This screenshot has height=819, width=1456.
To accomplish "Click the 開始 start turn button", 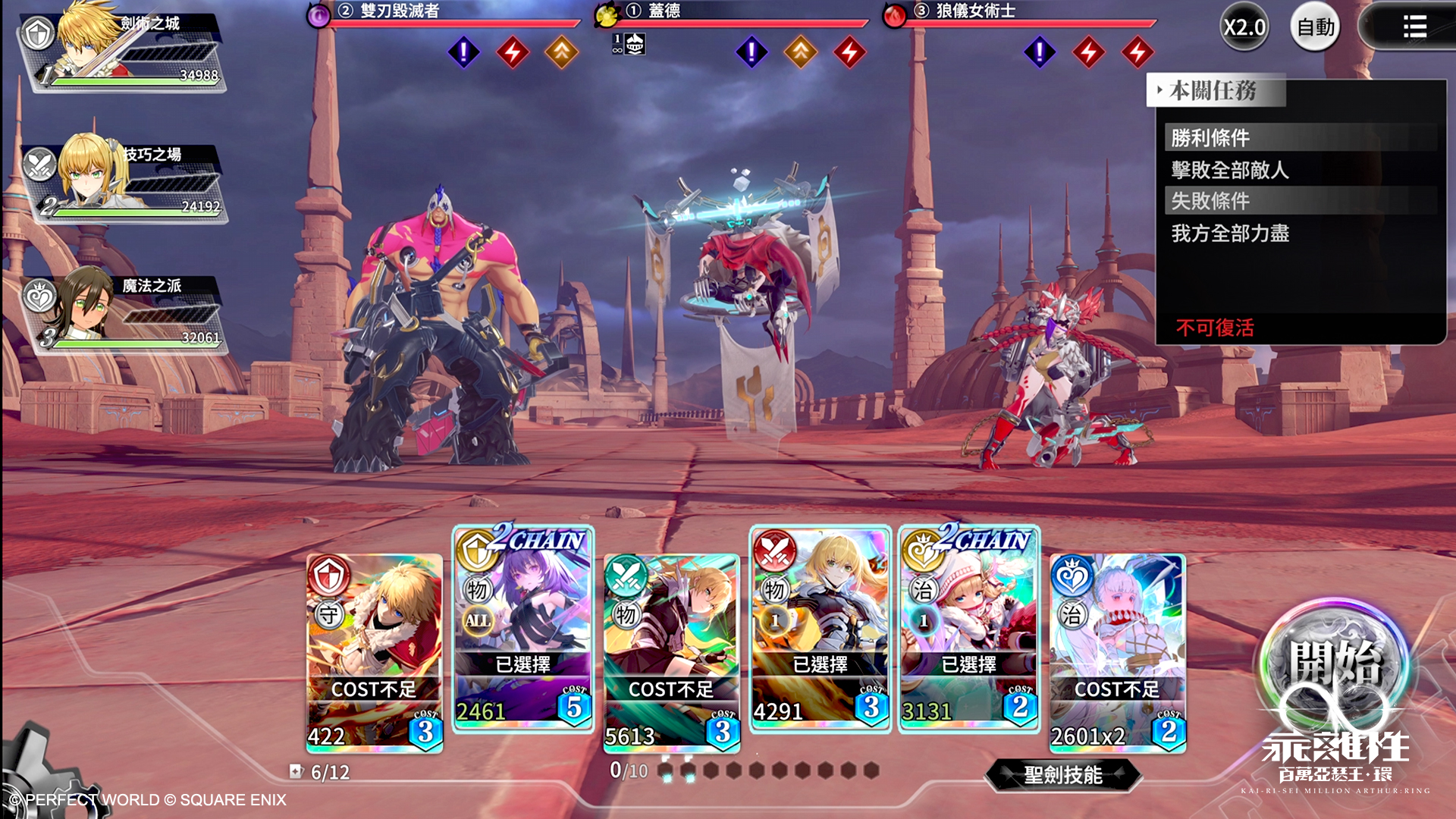I will point(1334,669).
